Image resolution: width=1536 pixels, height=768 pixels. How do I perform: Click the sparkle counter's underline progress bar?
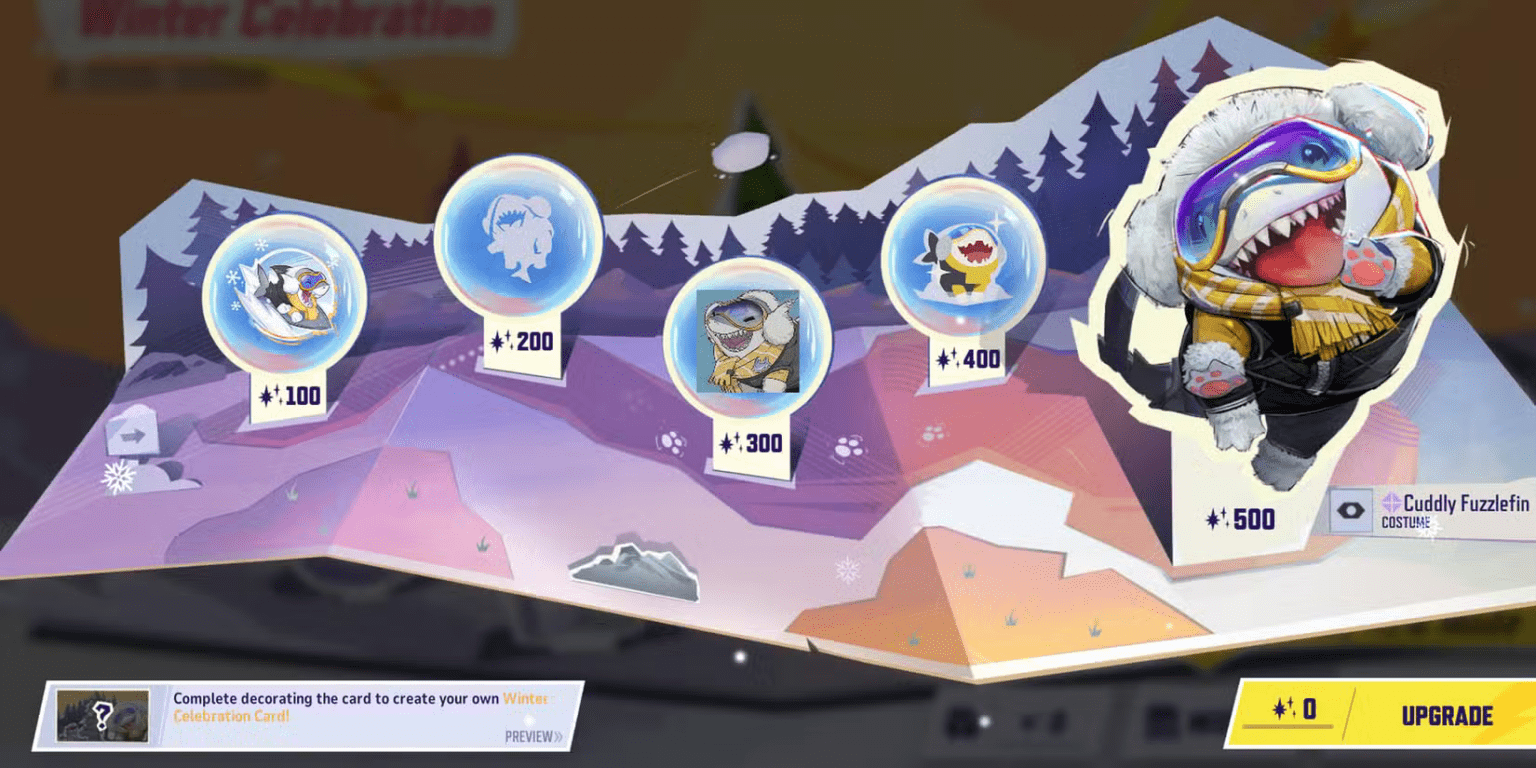tap(1288, 726)
